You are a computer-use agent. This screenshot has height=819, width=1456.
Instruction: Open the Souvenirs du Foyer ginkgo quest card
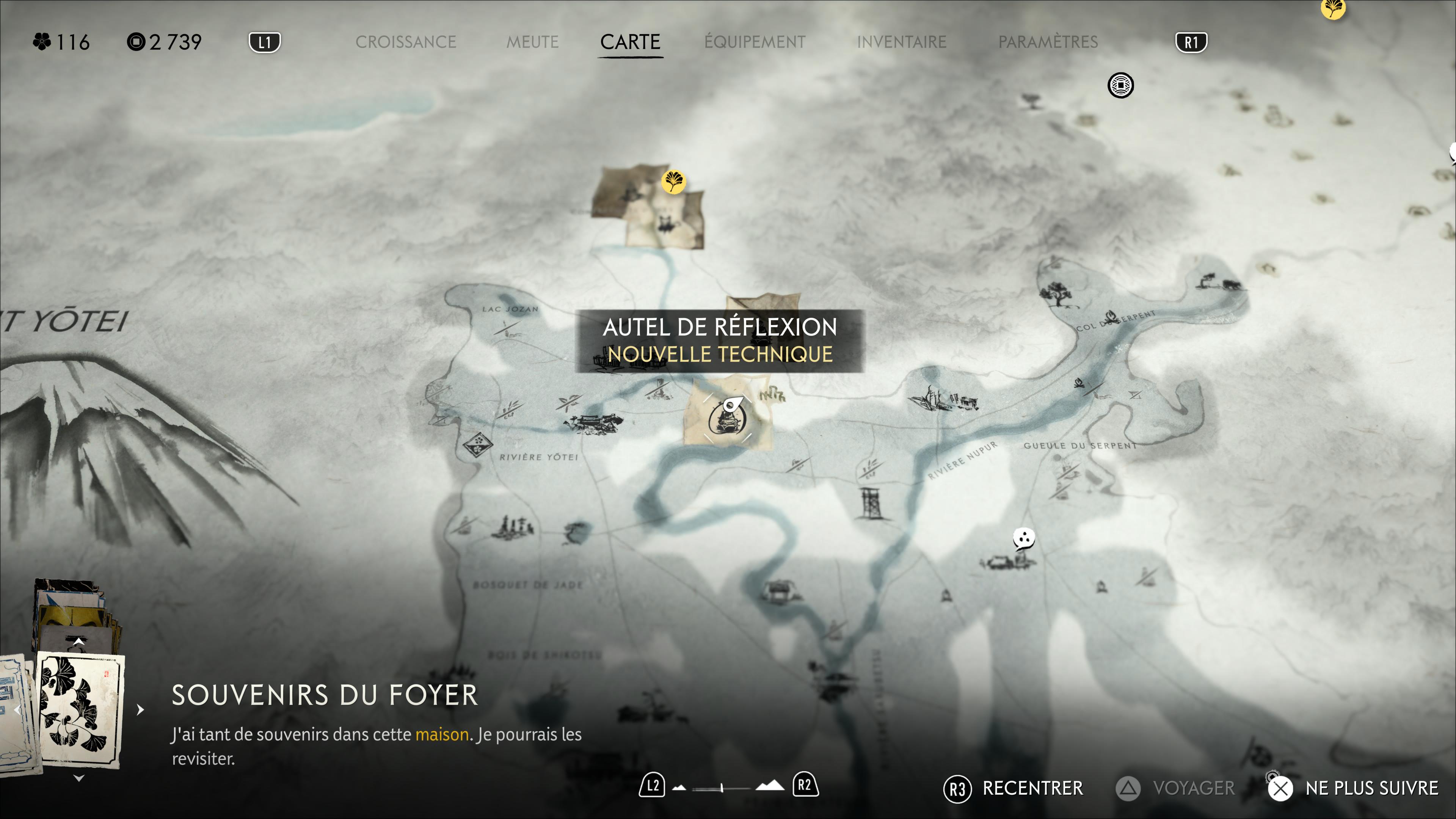pyautogui.click(x=80, y=709)
